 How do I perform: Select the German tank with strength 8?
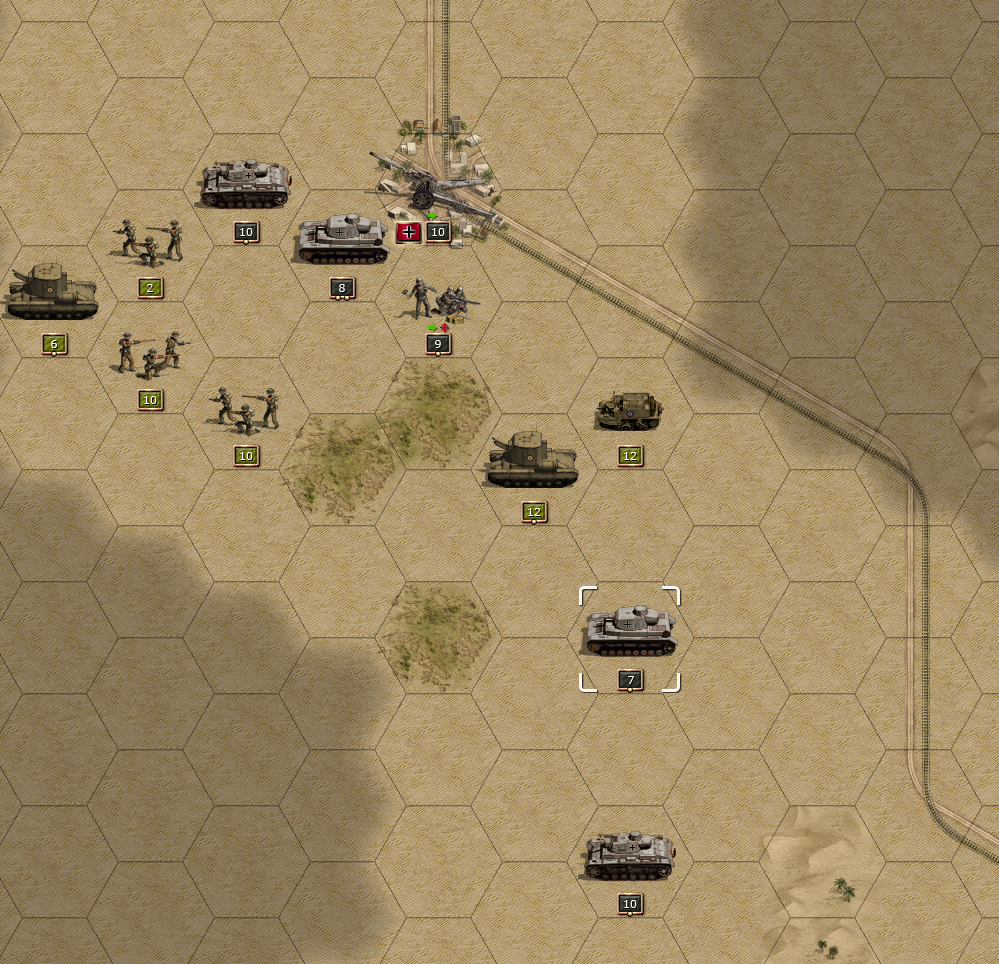(x=342, y=240)
